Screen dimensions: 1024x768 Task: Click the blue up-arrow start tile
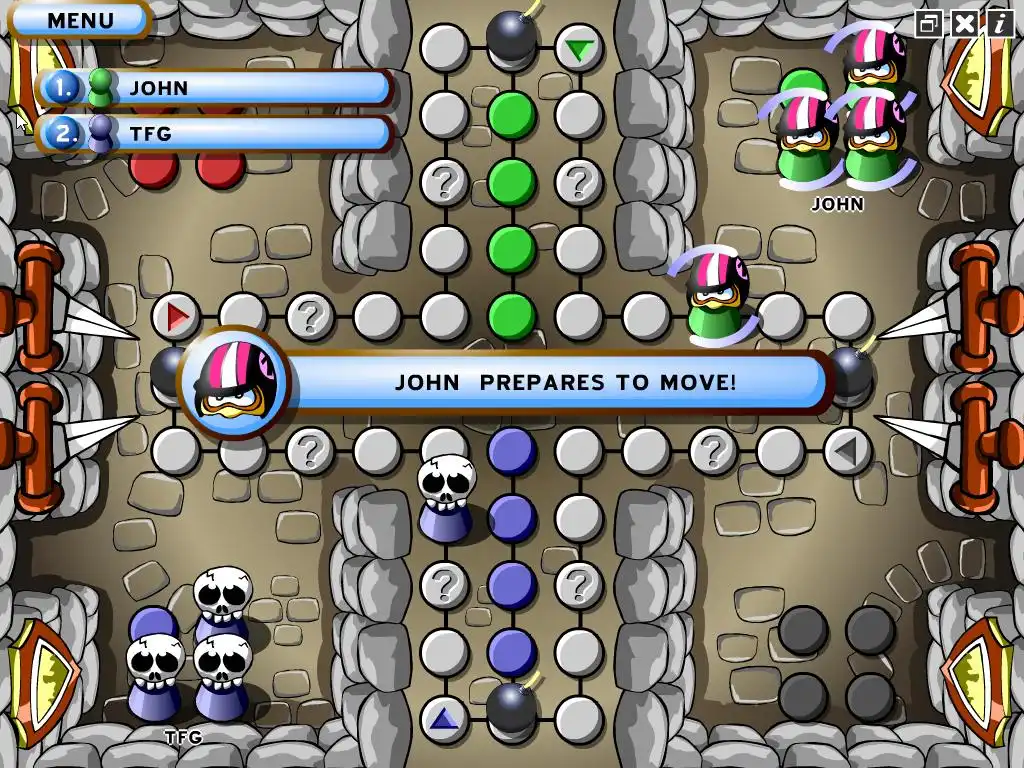tap(444, 718)
